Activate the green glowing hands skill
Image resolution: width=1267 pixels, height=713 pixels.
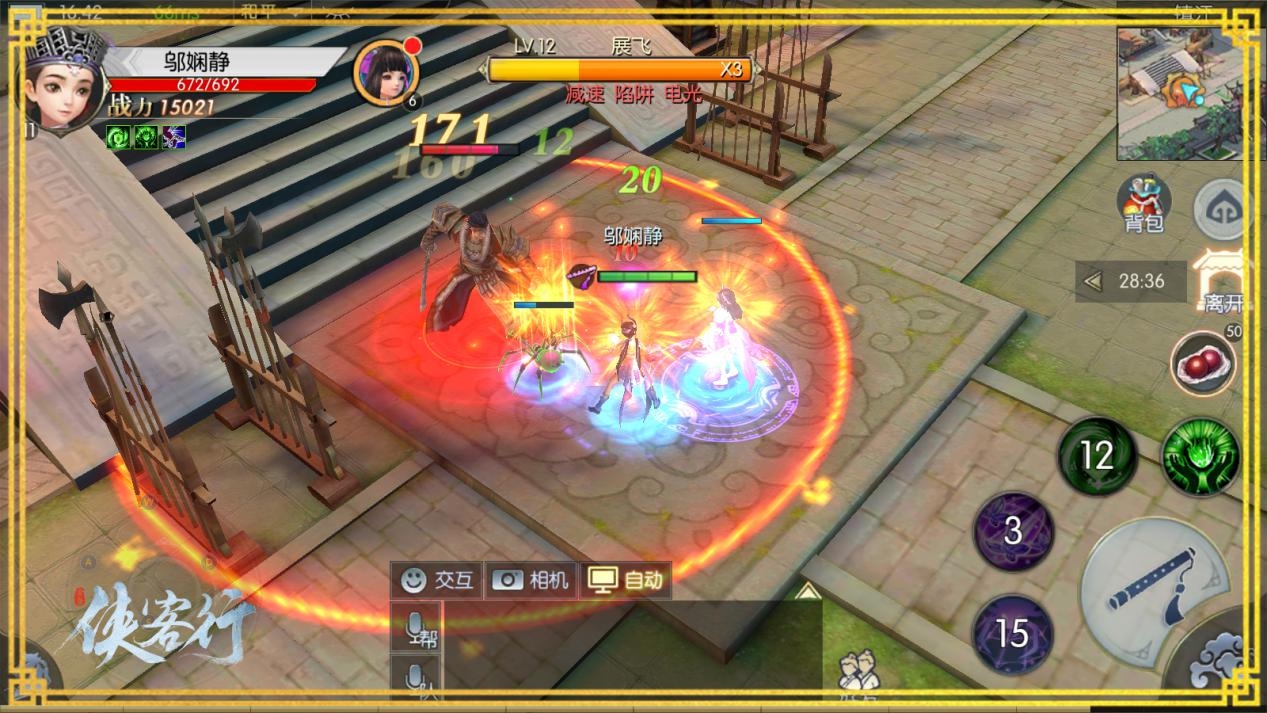(1200, 457)
